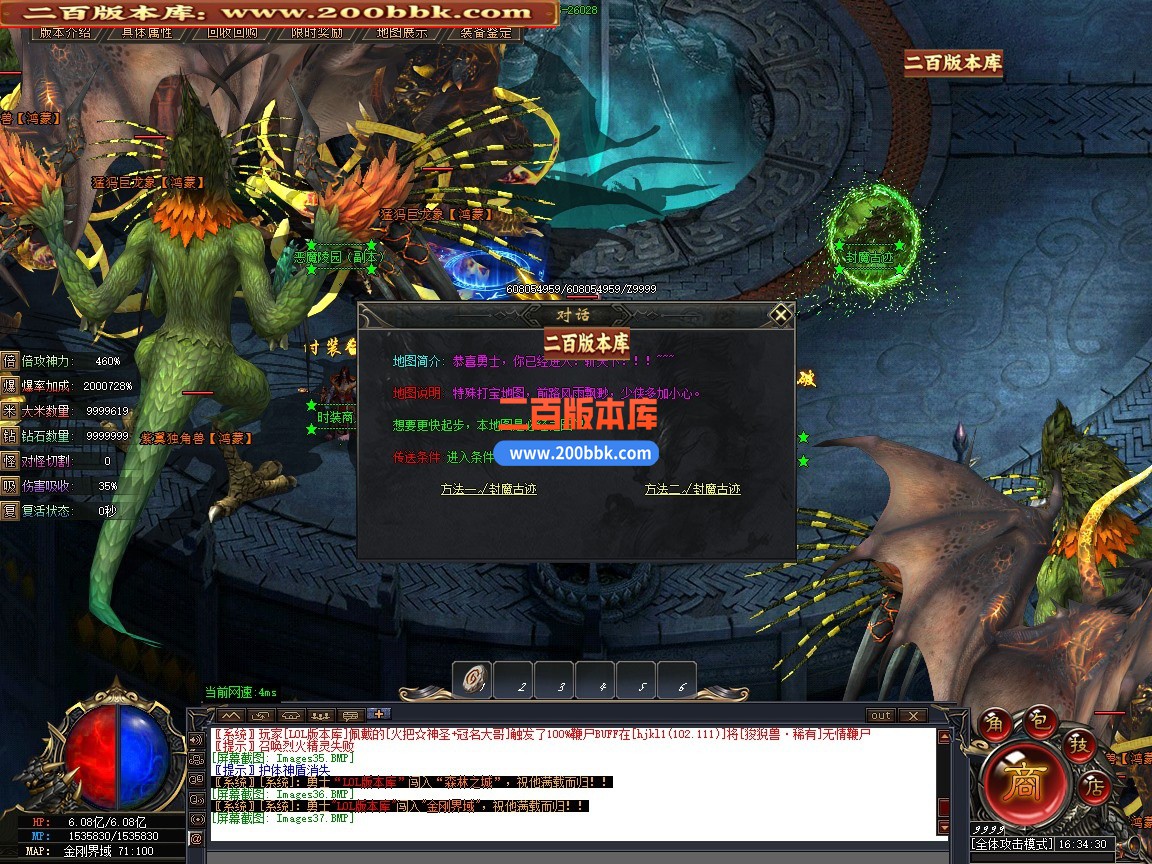This screenshot has height=864, width=1152.
Task: Click the chat panel's out button
Action: tap(880, 715)
